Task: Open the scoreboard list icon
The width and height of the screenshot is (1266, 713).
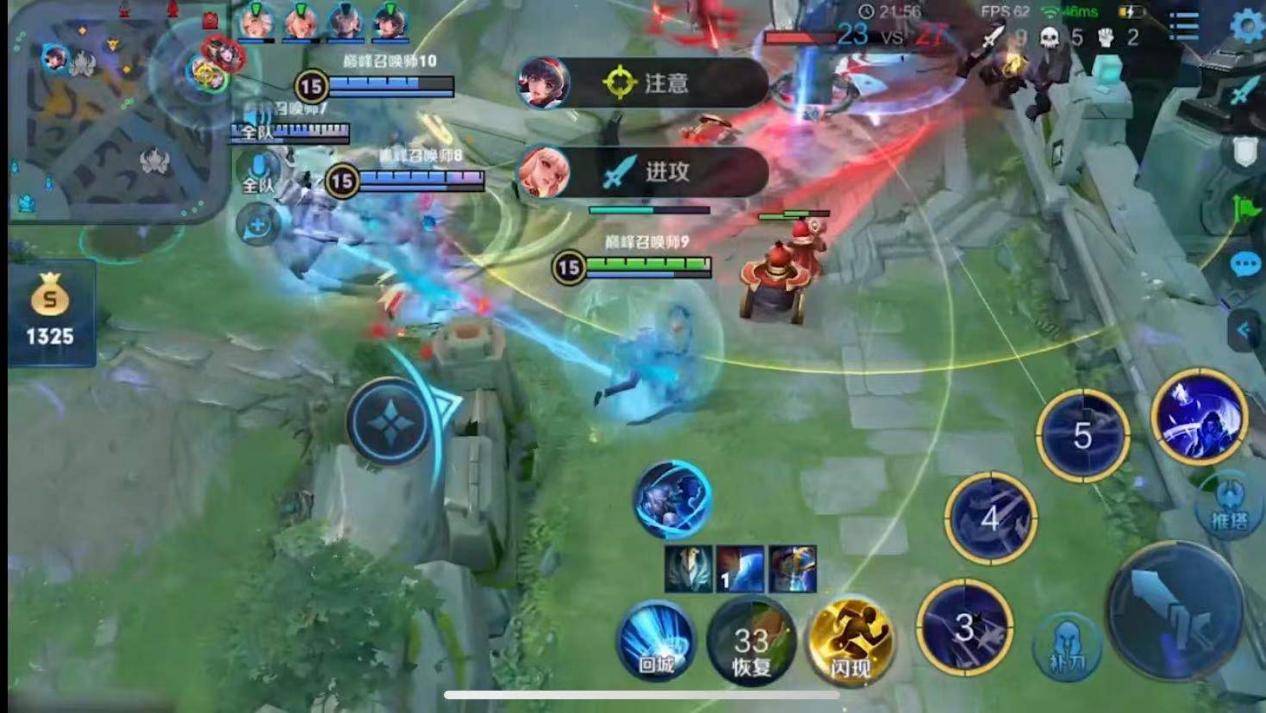Action: pyautogui.click(x=1184, y=26)
